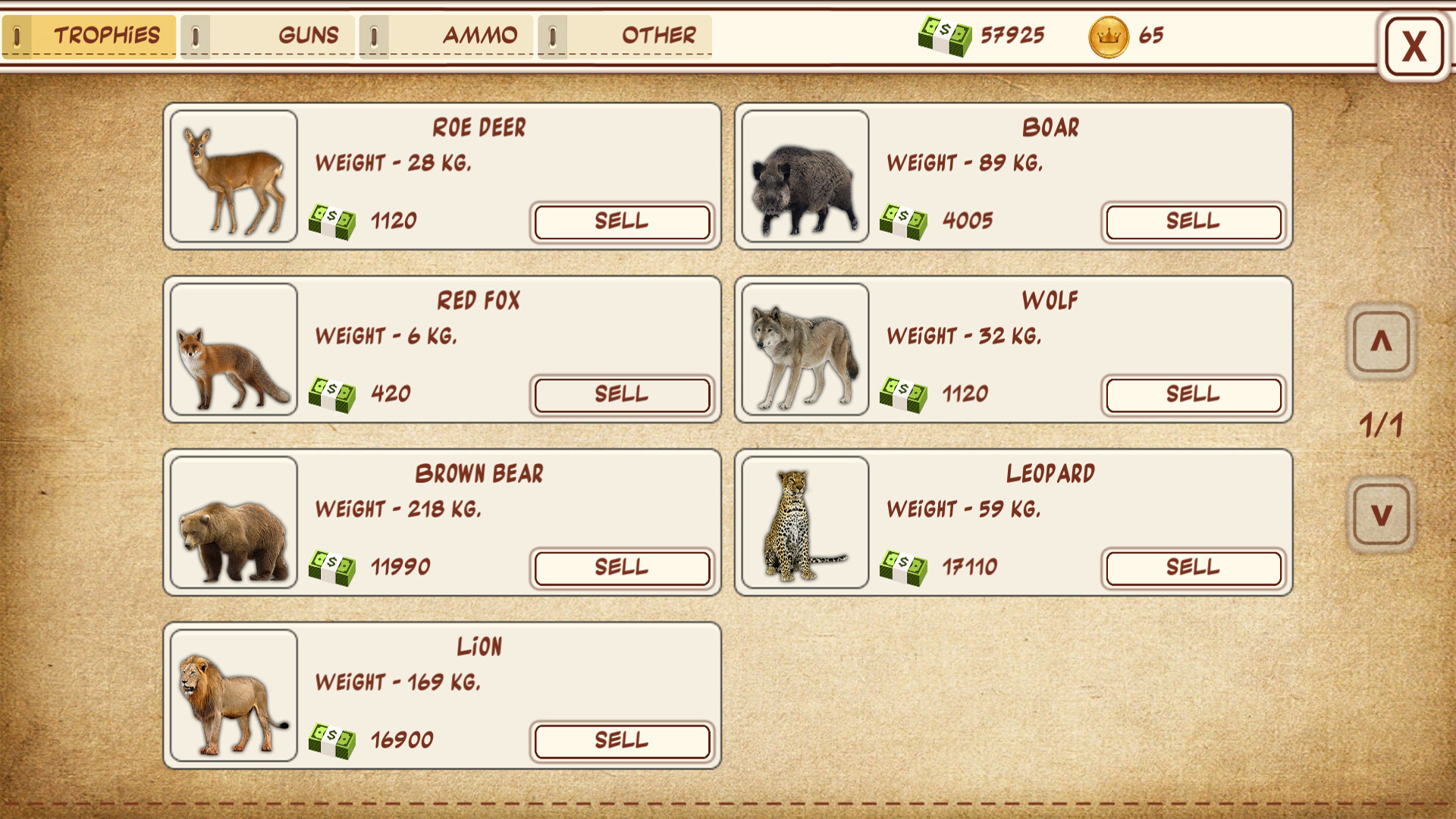Click the Roe Deer thumbnail image
The image size is (1456, 819).
[233, 177]
